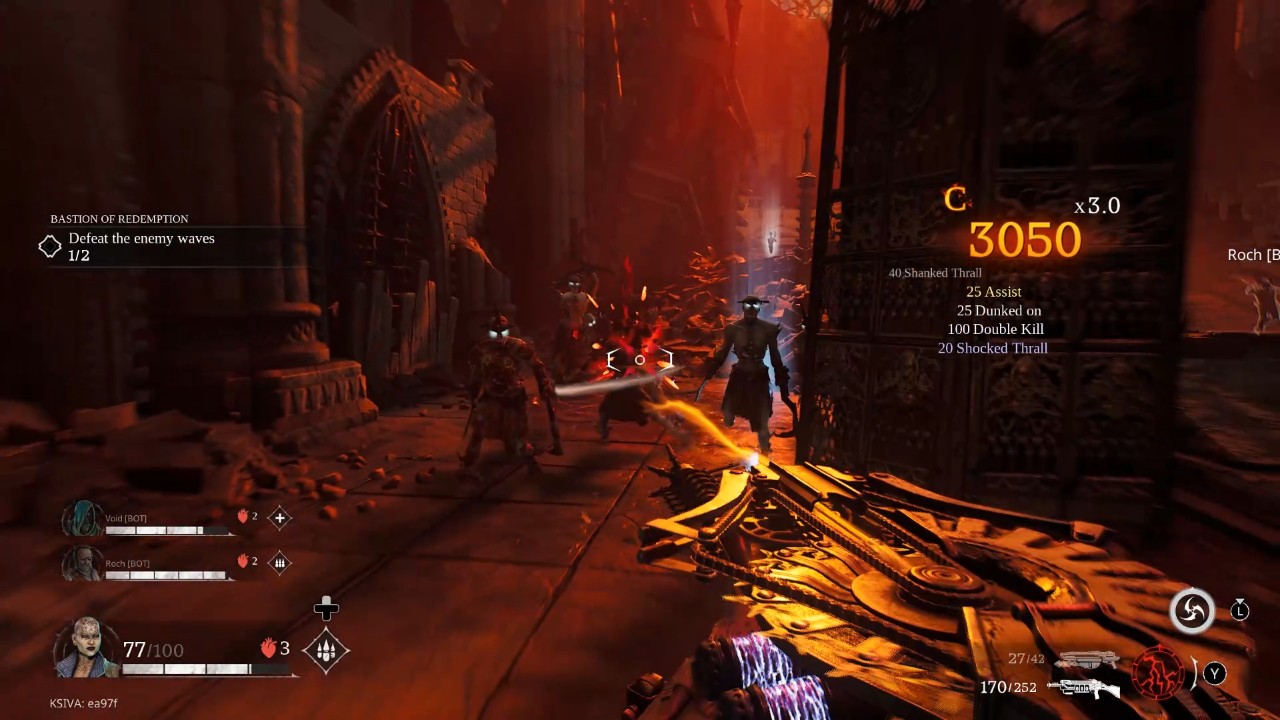Select the Void [BOT] teammate portrait
Image resolution: width=1280 pixels, height=720 pixels.
click(82, 519)
